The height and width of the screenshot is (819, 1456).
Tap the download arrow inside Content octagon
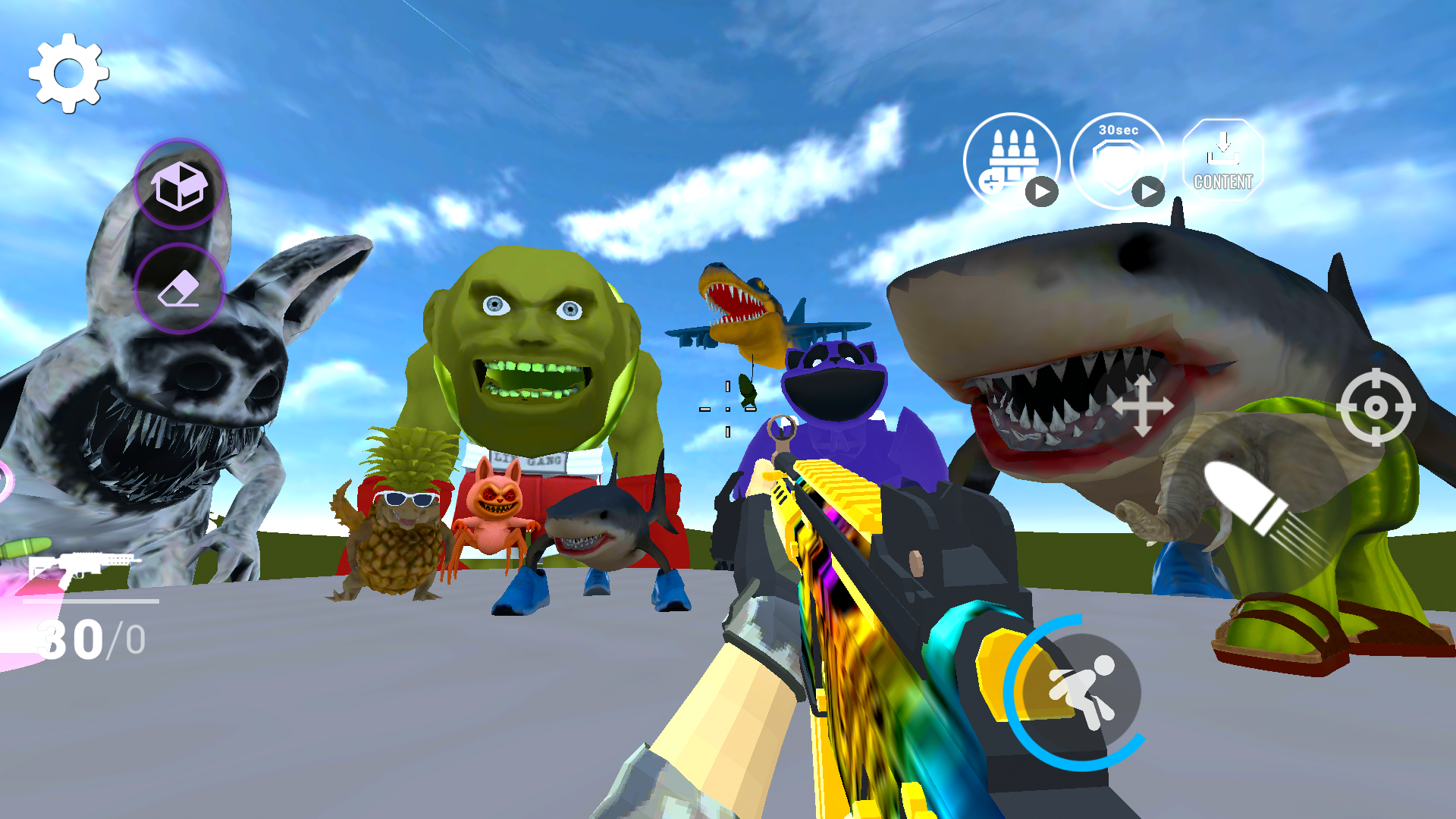(1223, 148)
